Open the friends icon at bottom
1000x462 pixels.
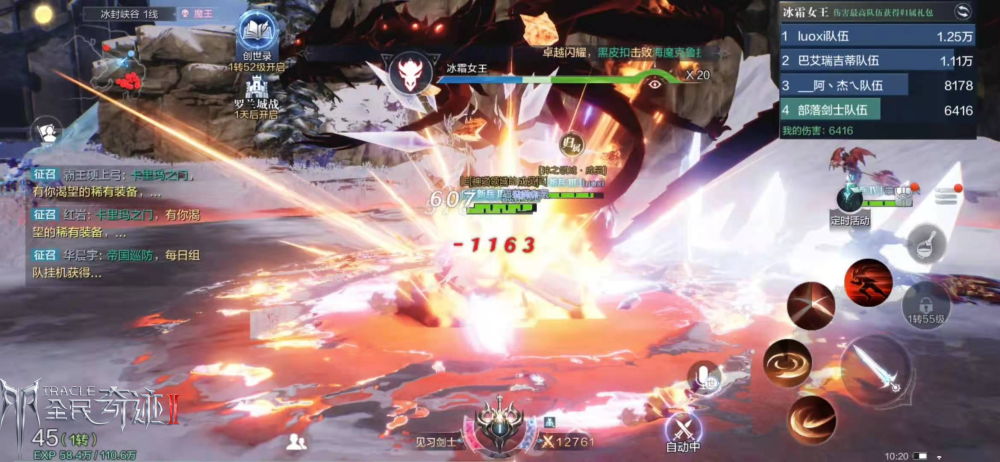coord(296,440)
